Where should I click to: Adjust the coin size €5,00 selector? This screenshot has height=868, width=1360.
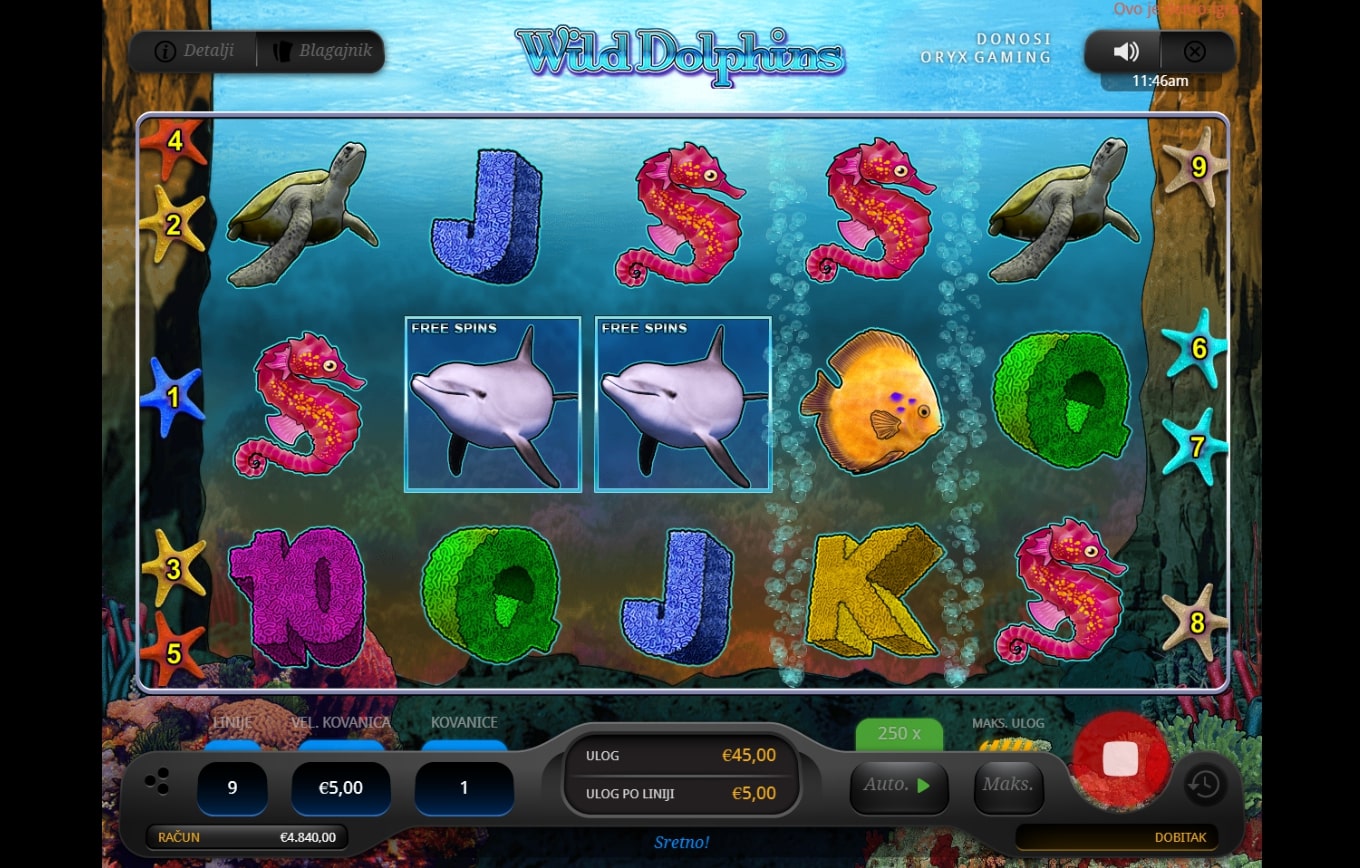pyautogui.click(x=340, y=788)
